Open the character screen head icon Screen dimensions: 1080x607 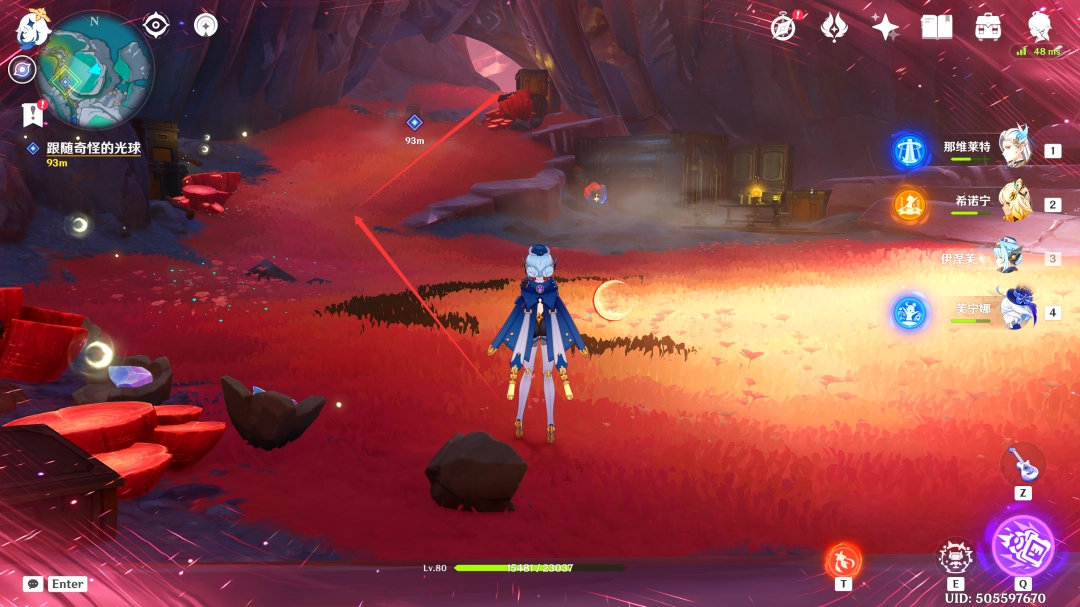tap(1041, 27)
